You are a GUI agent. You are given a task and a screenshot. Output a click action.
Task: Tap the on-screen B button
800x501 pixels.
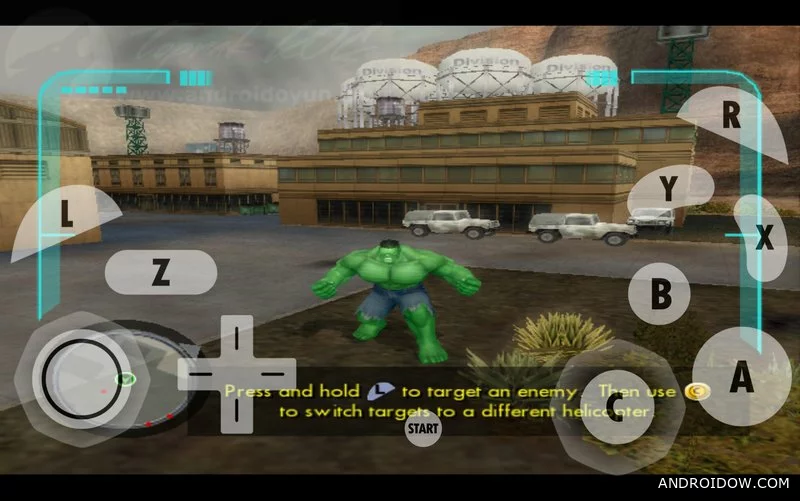point(660,295)
